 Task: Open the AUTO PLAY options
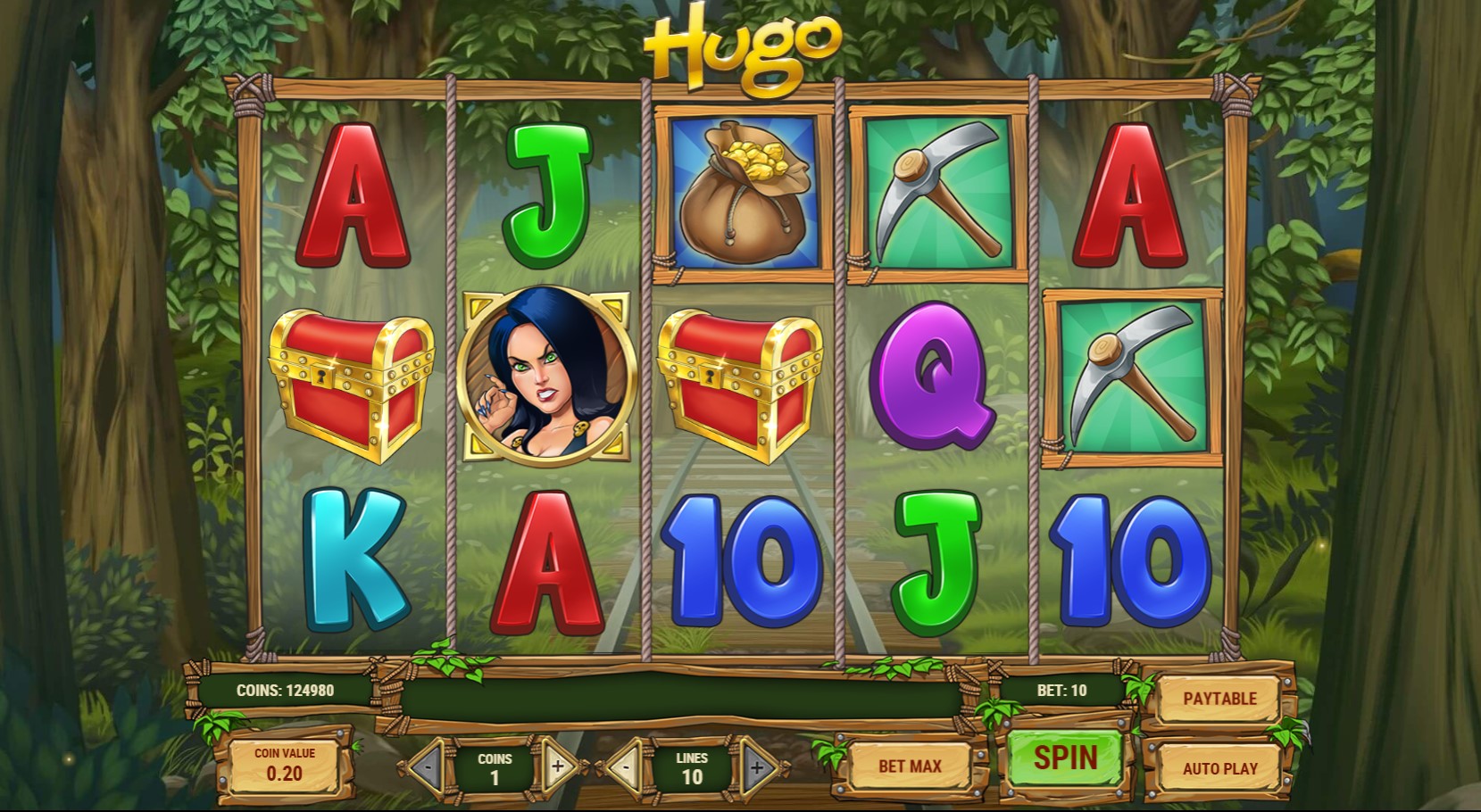click(x=1220, y=767)
